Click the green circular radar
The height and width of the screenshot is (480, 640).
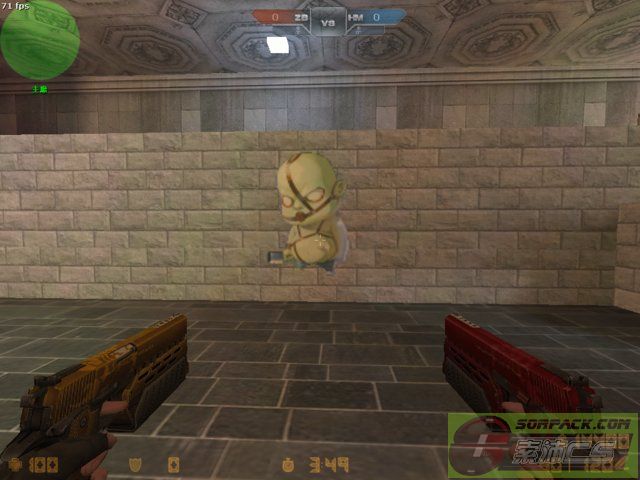point(39,39)
